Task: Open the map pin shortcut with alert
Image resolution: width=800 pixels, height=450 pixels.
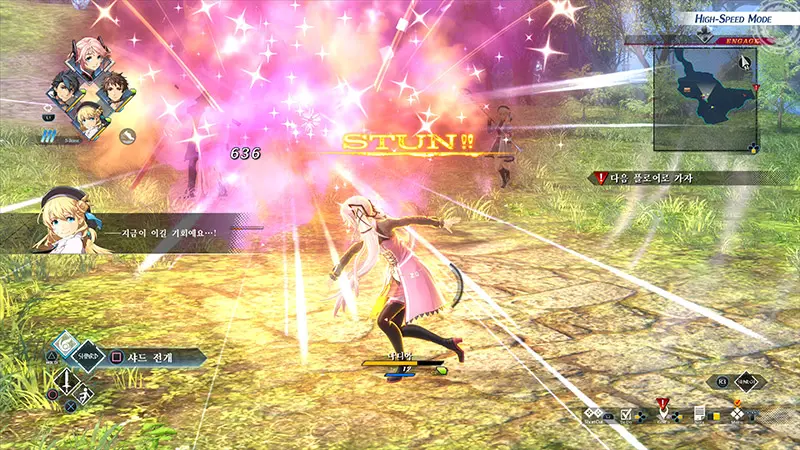Action: tap(662, 413)
